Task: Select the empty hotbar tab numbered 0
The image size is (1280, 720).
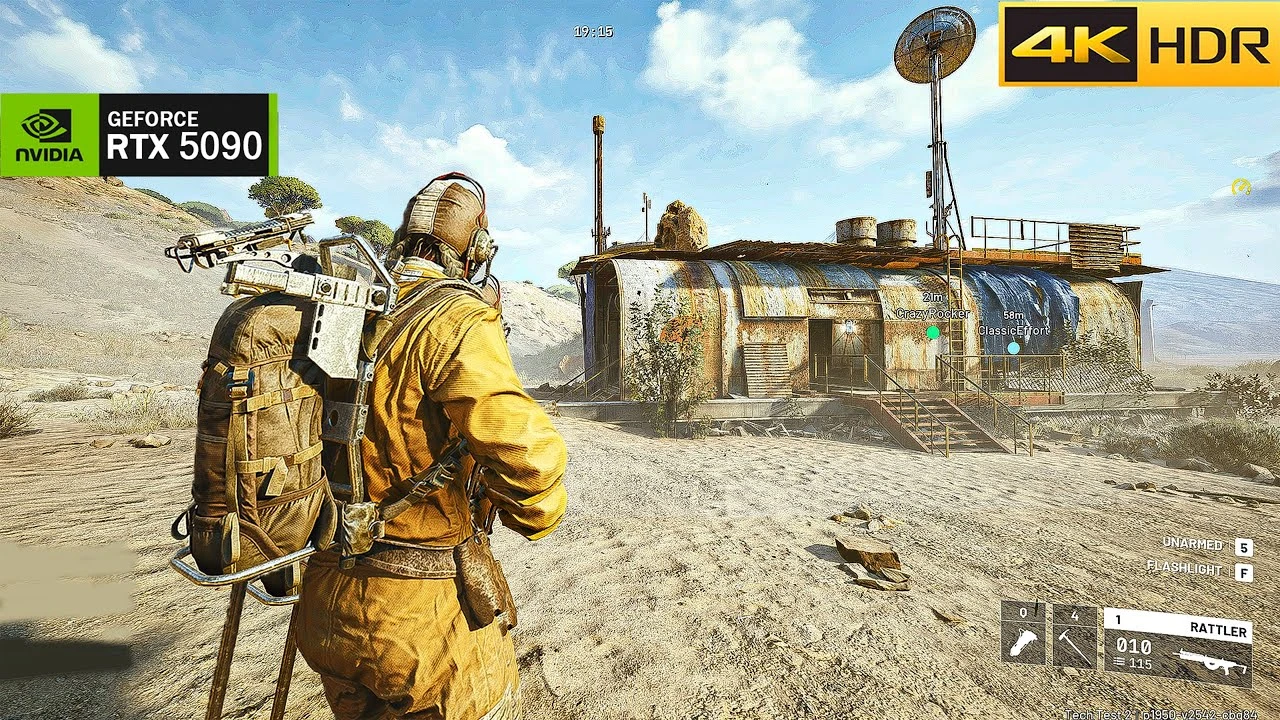Action: click(x=1022, y=612)
